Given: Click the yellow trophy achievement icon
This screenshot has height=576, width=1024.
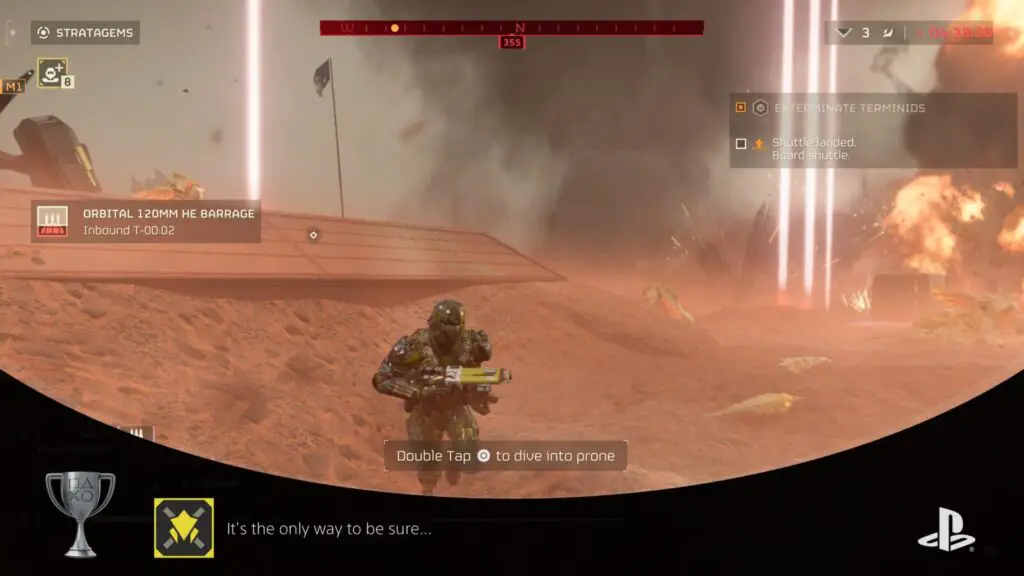Looking at the screenshot, I should pyautogui.click(x=184, y=528).
